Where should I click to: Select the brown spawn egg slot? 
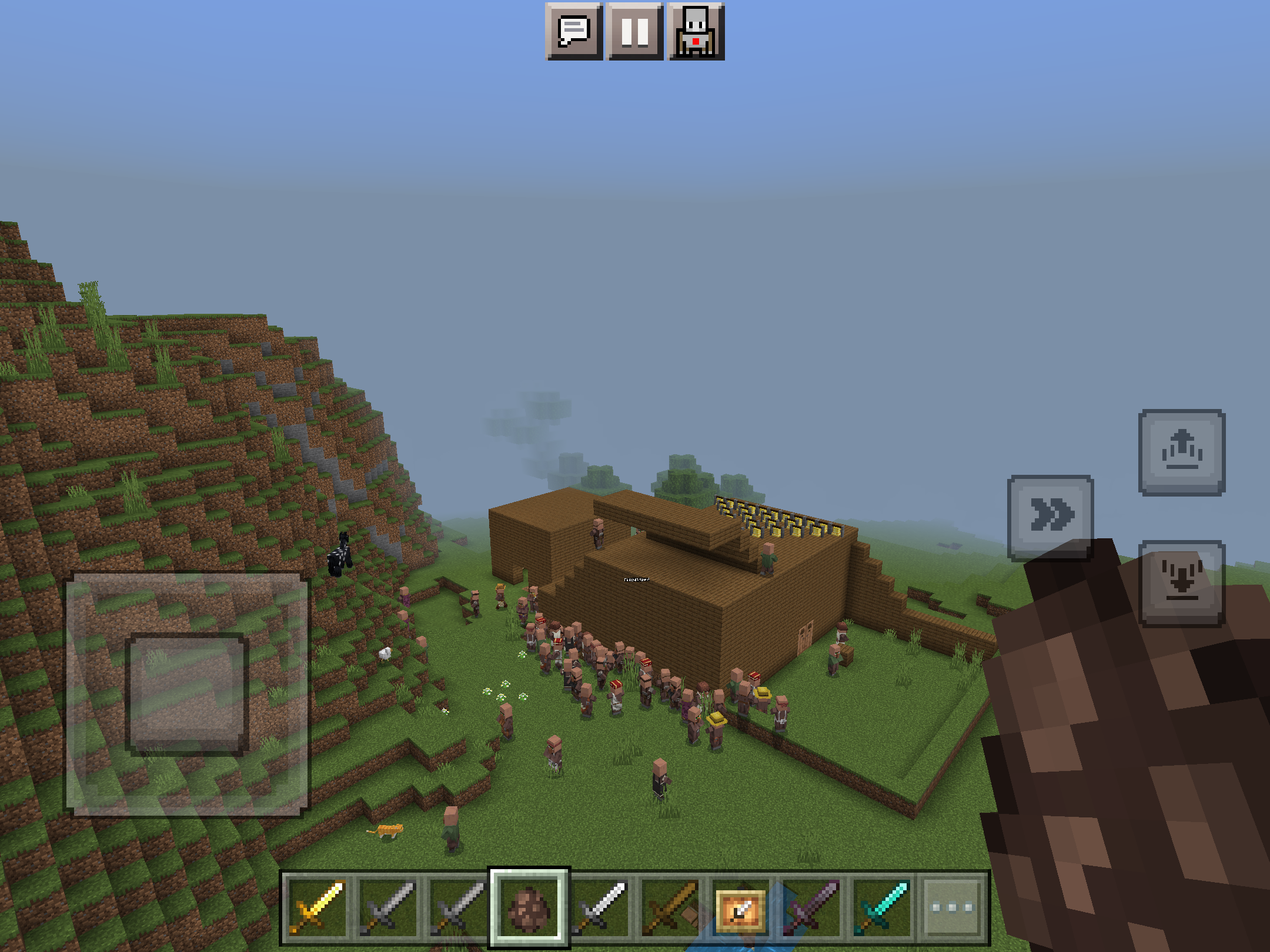(529, 908)
